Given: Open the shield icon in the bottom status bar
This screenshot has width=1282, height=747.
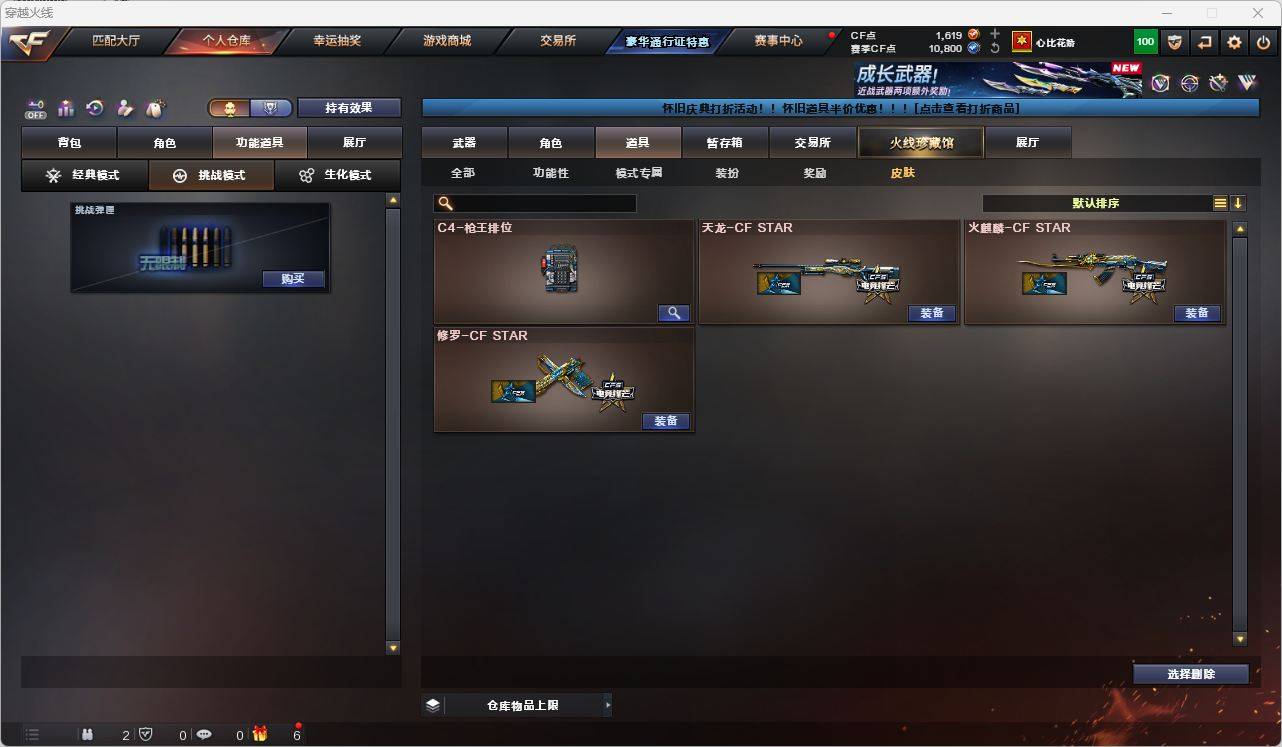Looking at the screenshot, I should coord(146,733).
